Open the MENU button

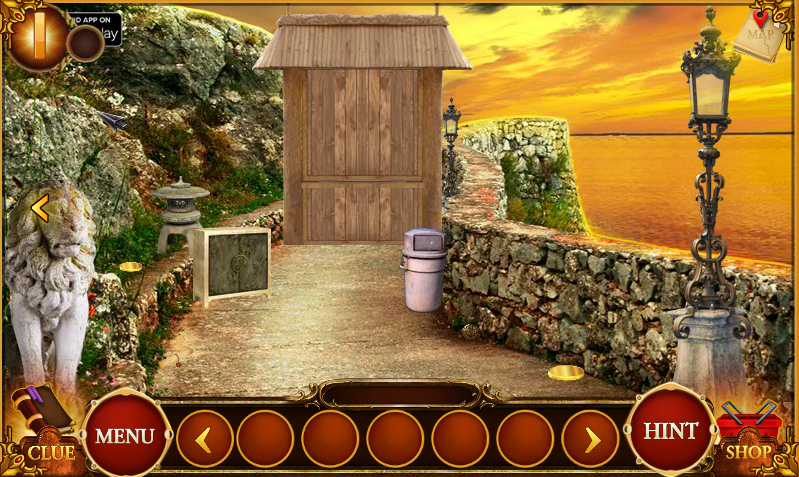pos(125,435)
